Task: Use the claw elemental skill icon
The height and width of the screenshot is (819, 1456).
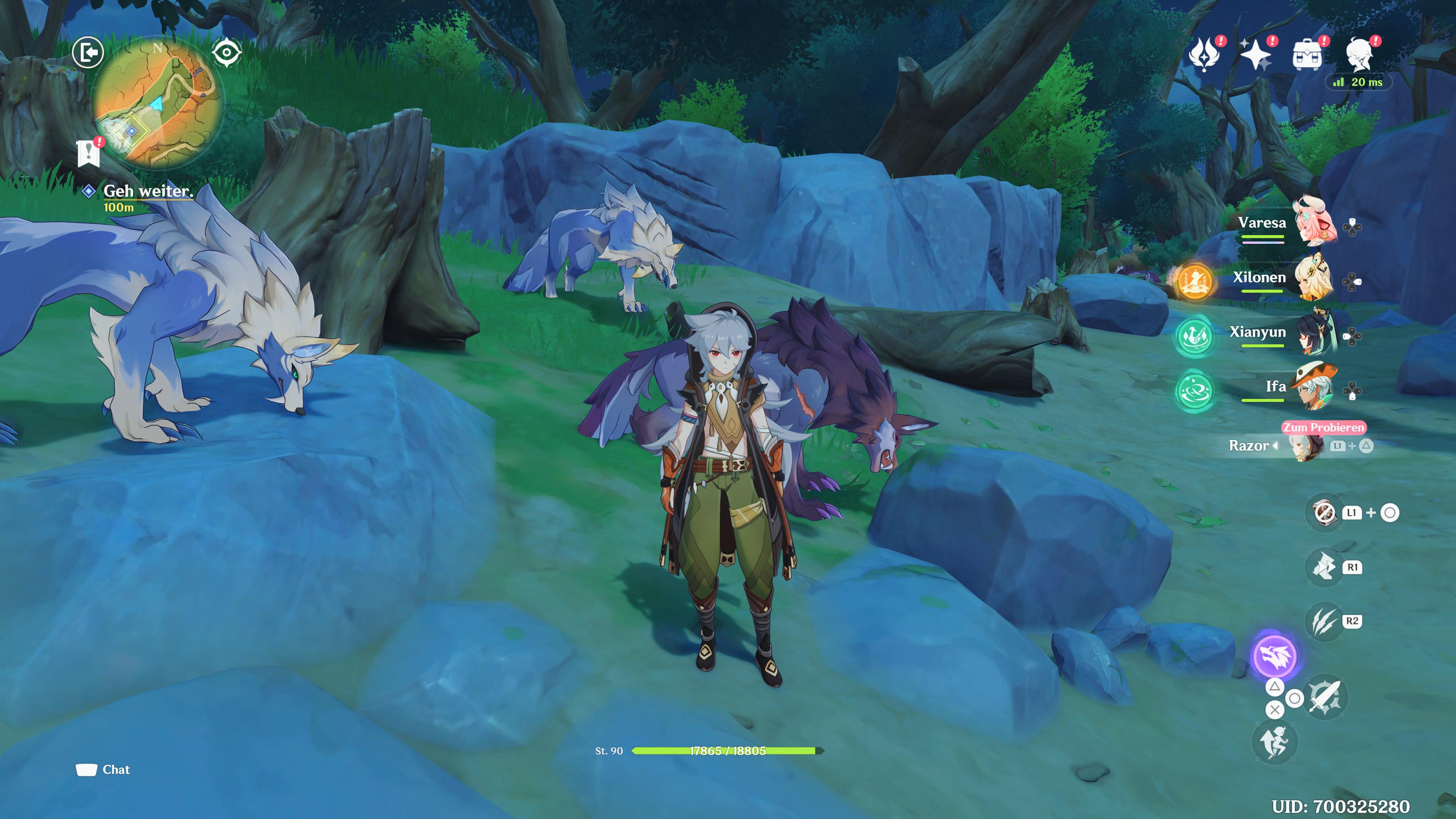Action: (x=1324, y=621)
